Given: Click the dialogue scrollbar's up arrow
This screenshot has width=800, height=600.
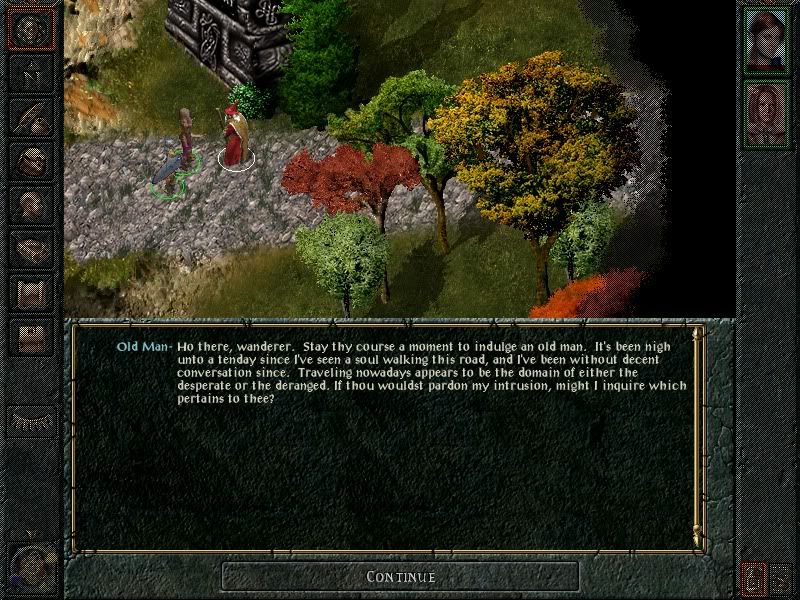Looking at the screenshot, I should click(697, 333).
